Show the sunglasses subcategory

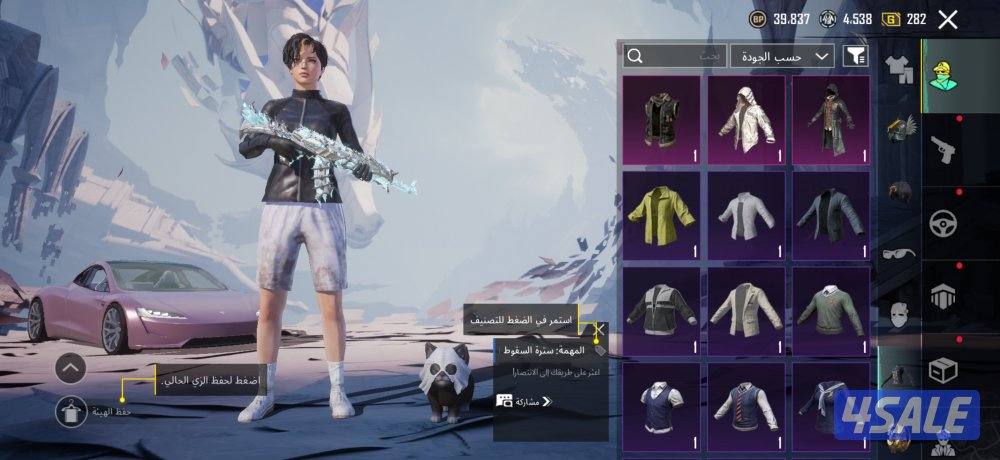(x=900, y=253)
